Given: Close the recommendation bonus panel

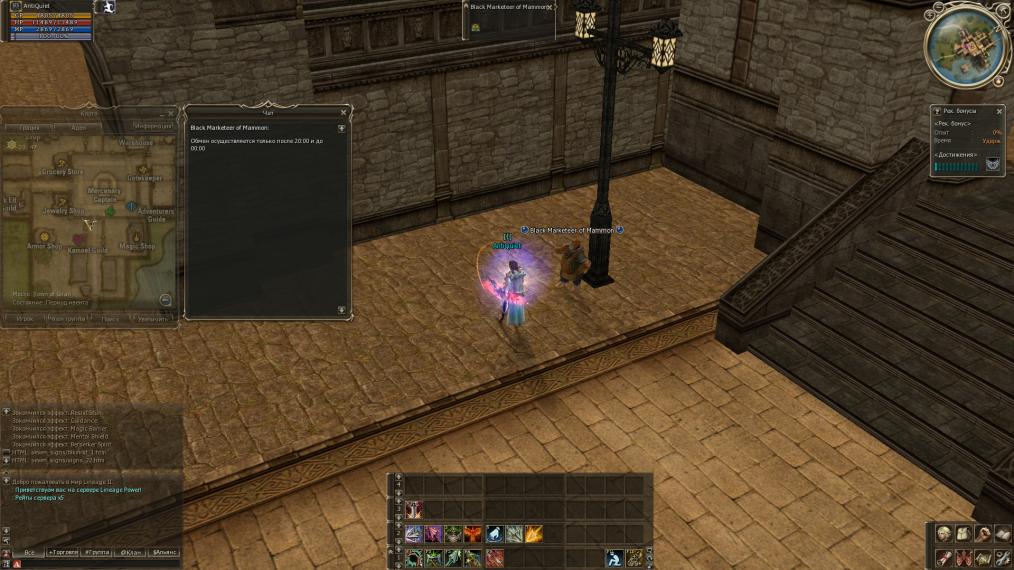Looking at the screenshot, I should click(999, 111).
